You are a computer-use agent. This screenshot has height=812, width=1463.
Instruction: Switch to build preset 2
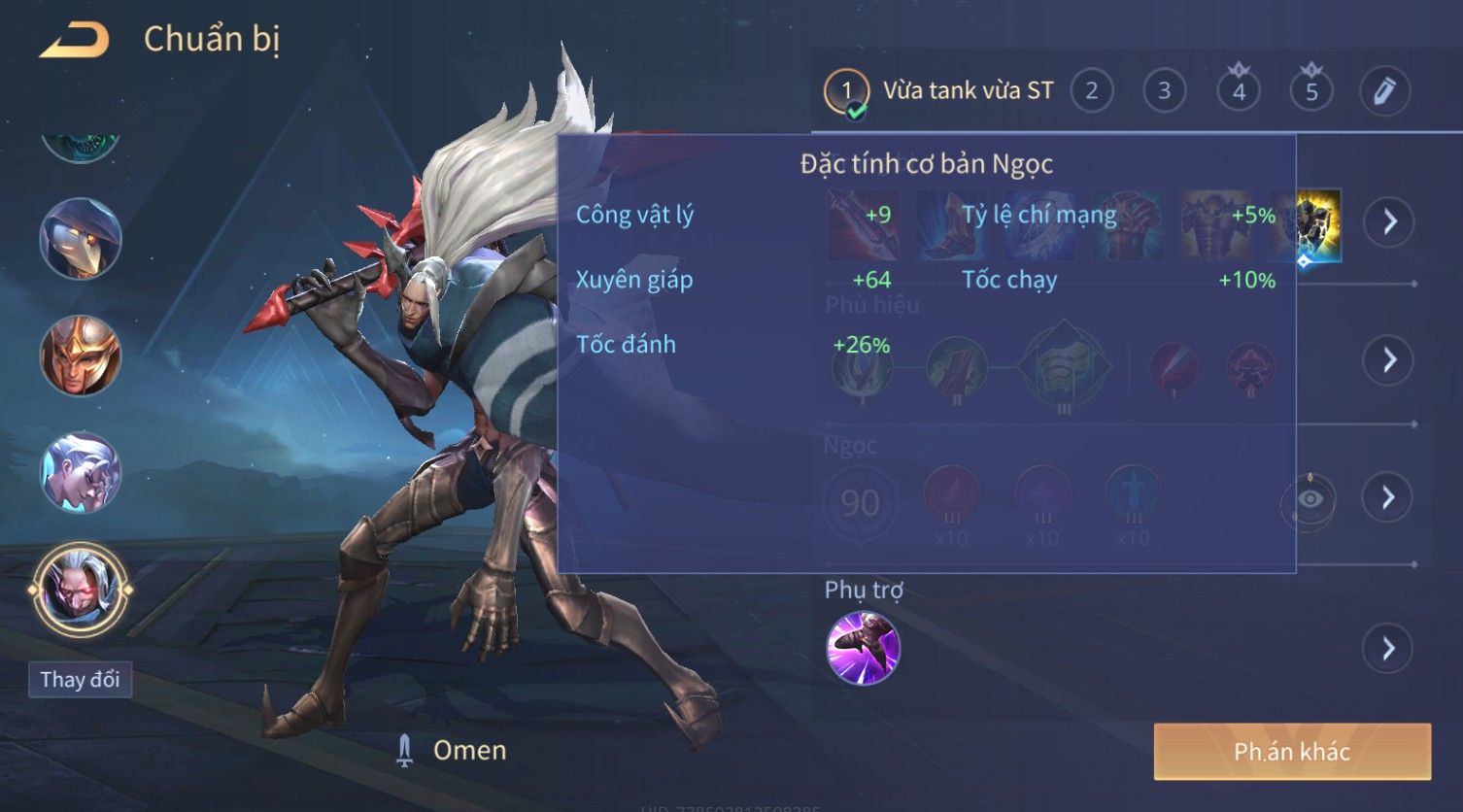tap(1092, 91)
